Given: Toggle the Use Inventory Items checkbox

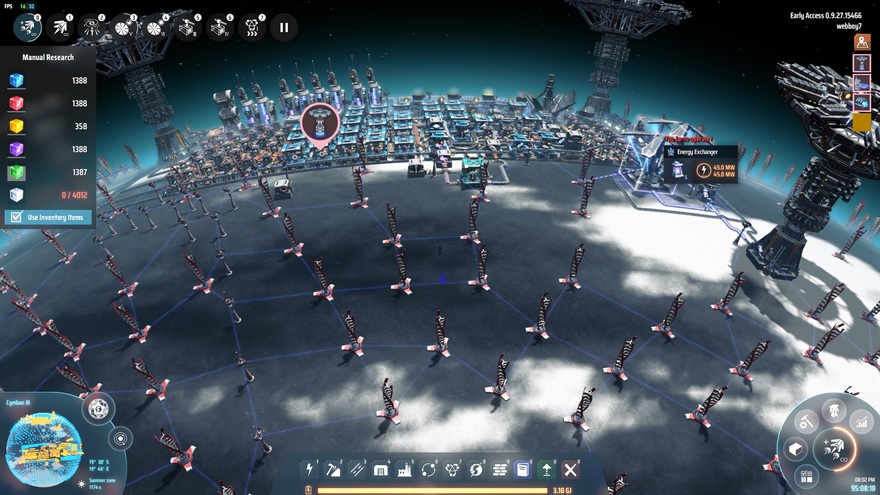Looking at the screenshot, I should 16,217.
